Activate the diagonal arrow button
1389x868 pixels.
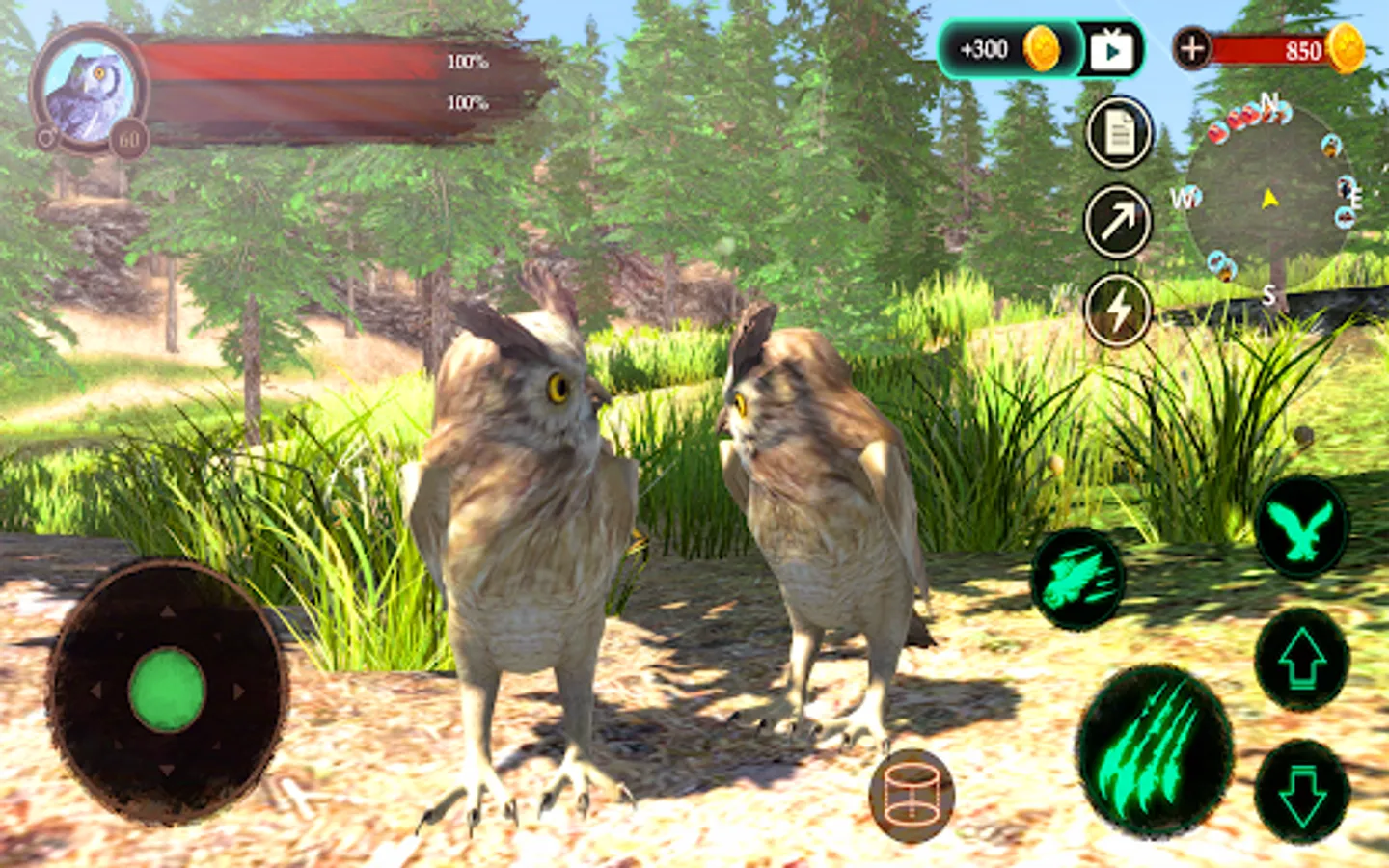(1119, 222)
